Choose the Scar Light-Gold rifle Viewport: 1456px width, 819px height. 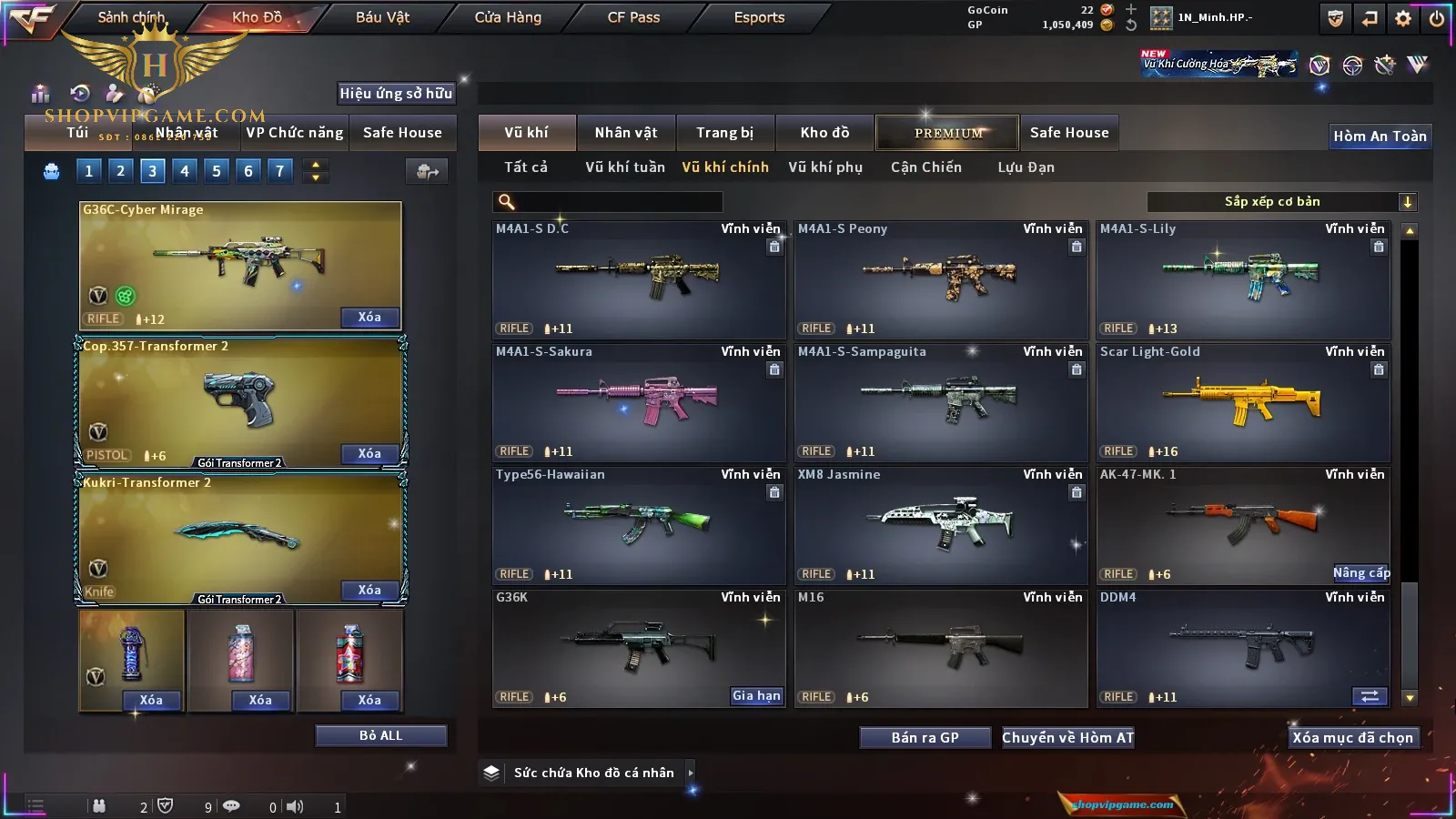(x=1242, y=402)
